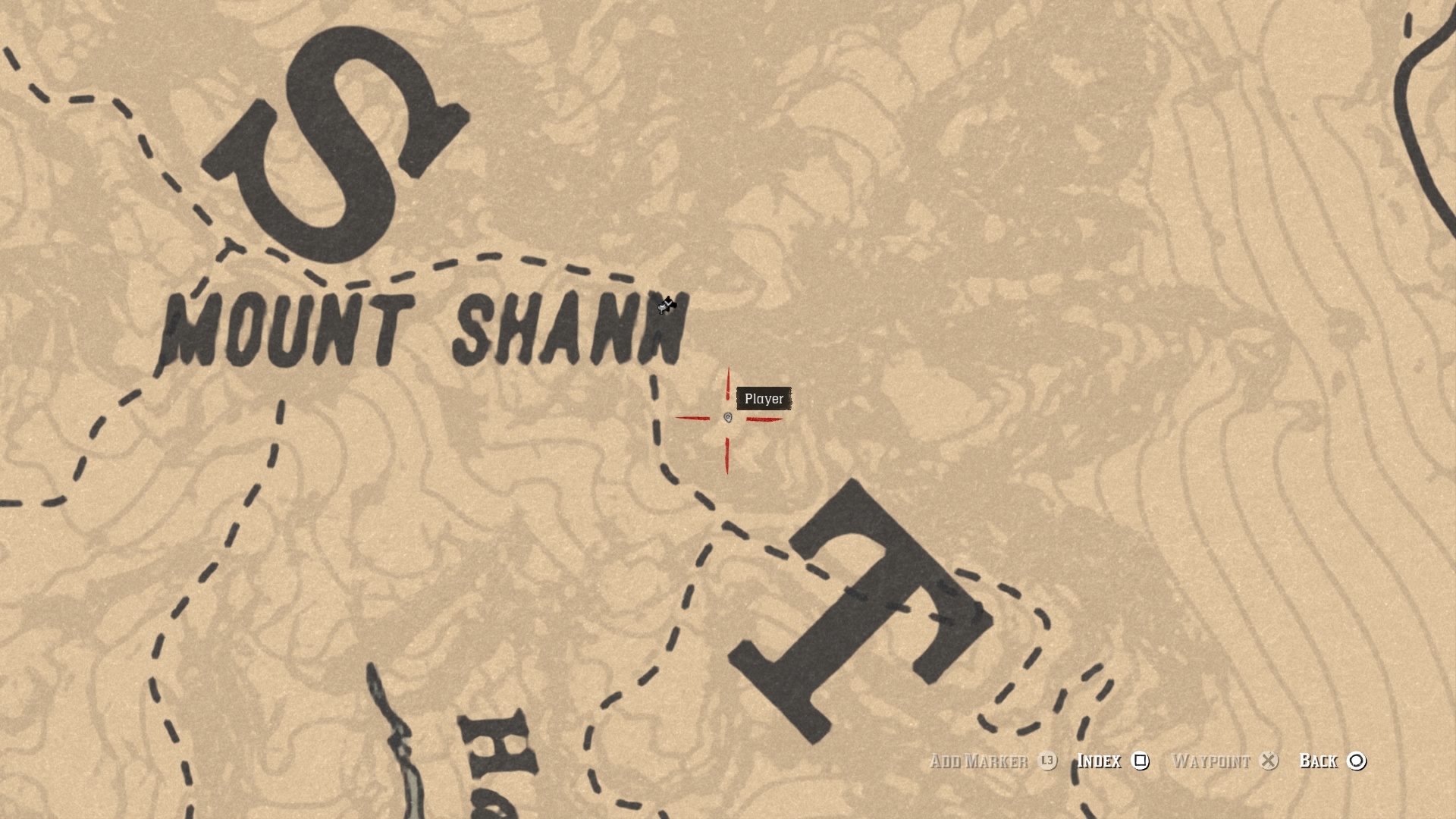Screen dimensions: 1456x819
Task: Click the X button icon beside Waypoint
Action: click(x=1268, y=761)
